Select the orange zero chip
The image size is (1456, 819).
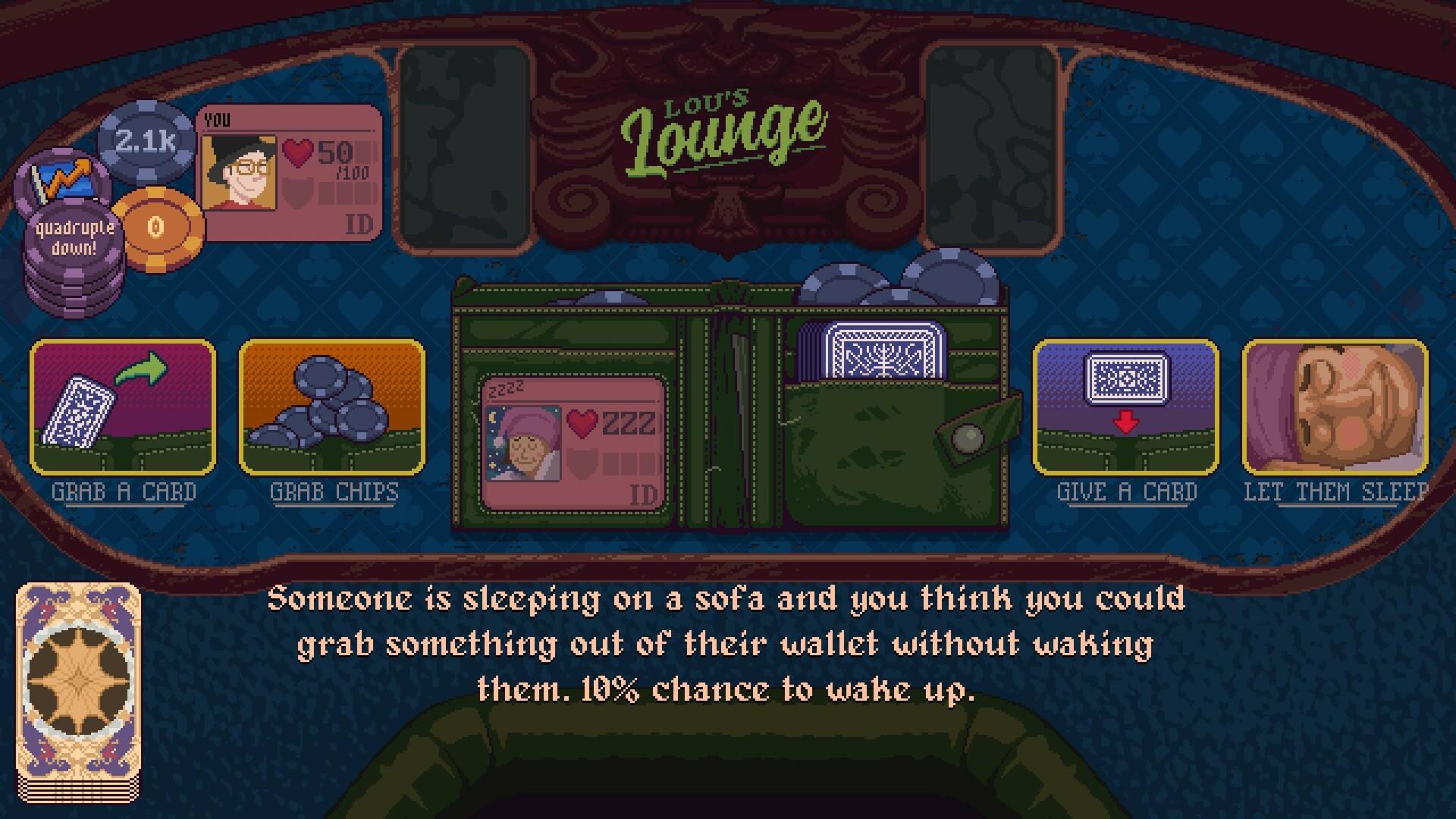pyautogui.click(x=157, y=228)
